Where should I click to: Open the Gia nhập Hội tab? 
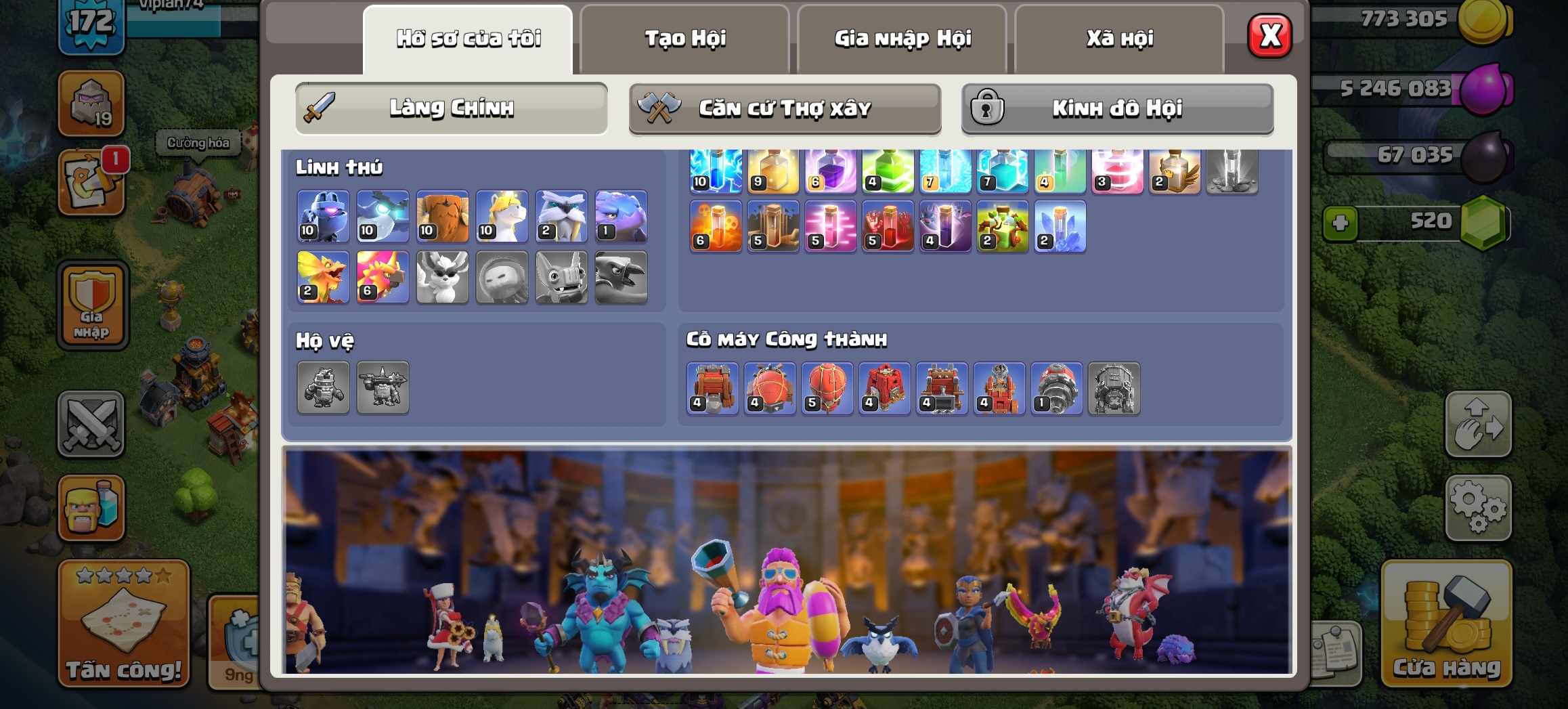click(902, 39)
